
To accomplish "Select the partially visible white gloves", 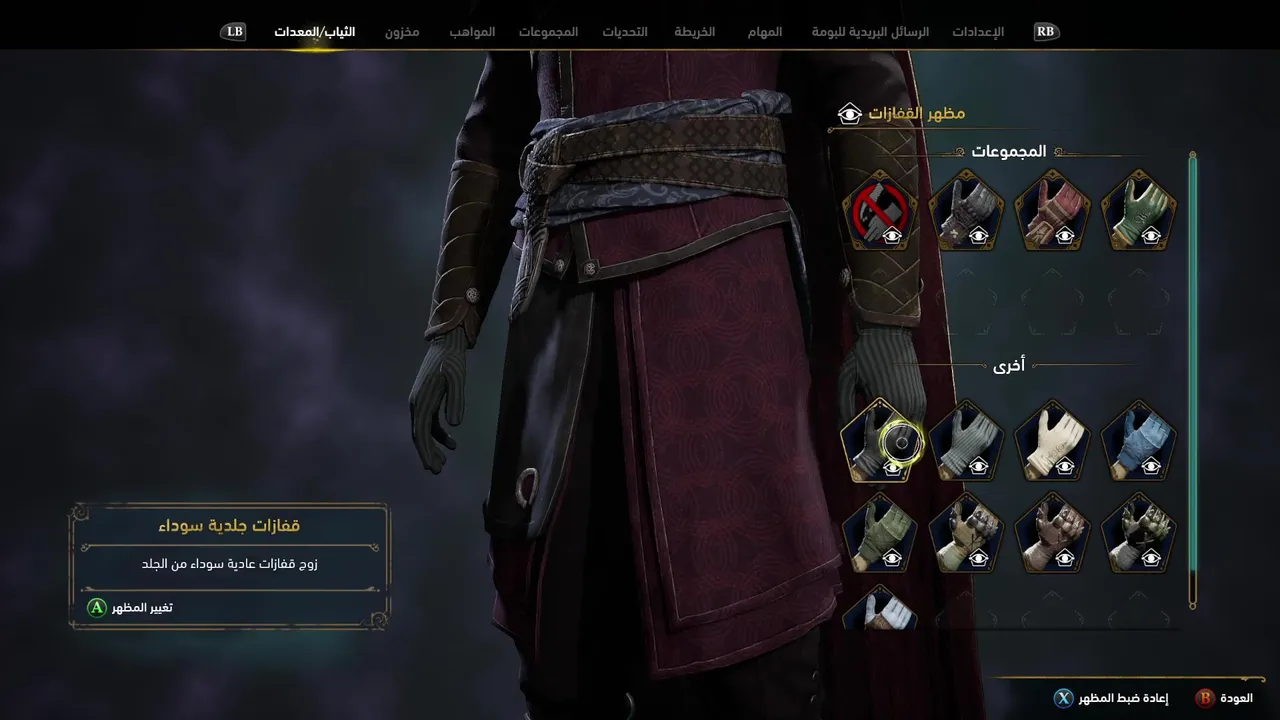I will pos(879,609).
